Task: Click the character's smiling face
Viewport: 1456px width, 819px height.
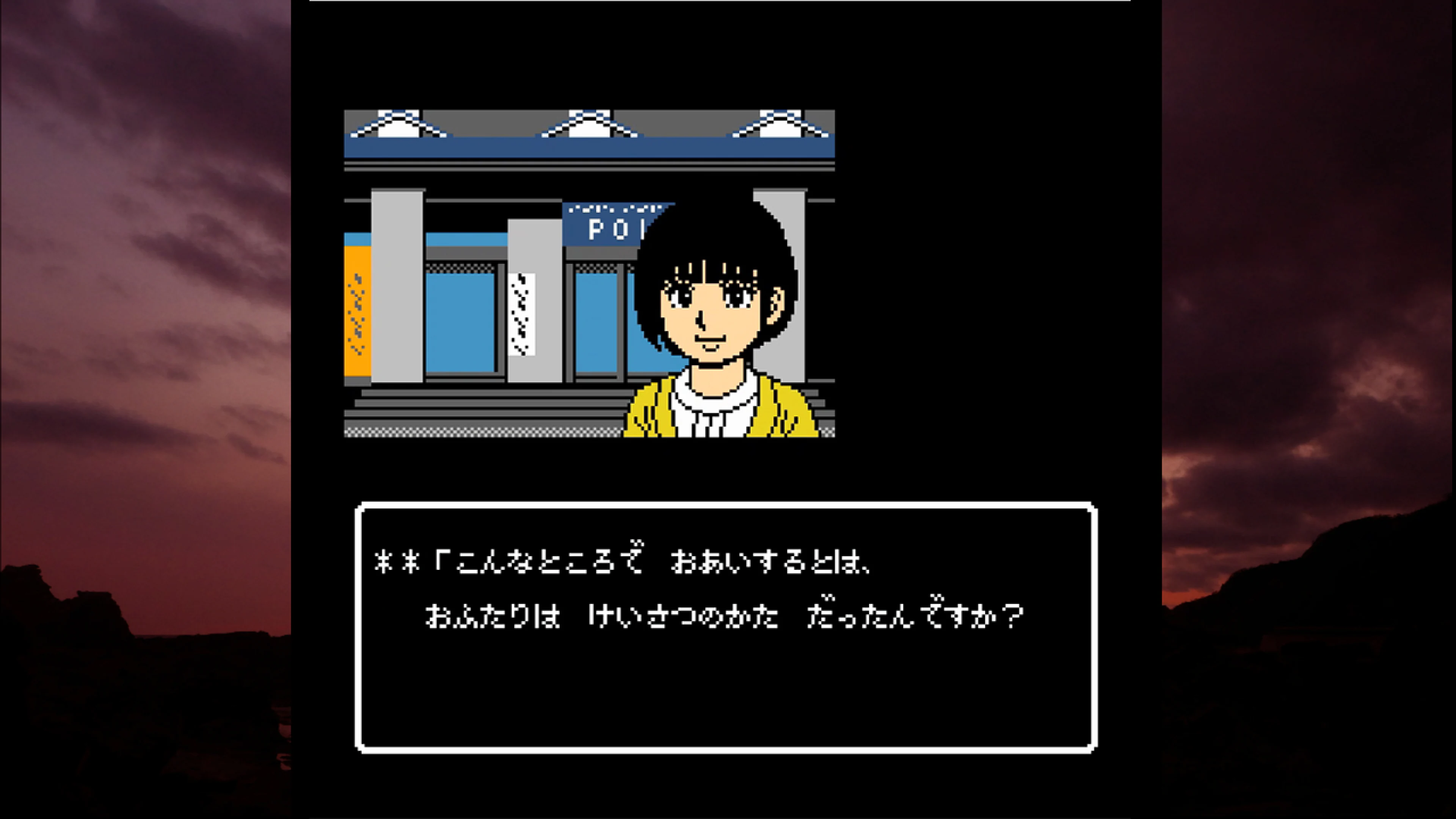Action: pyautogui.click(x=709, y=317)
